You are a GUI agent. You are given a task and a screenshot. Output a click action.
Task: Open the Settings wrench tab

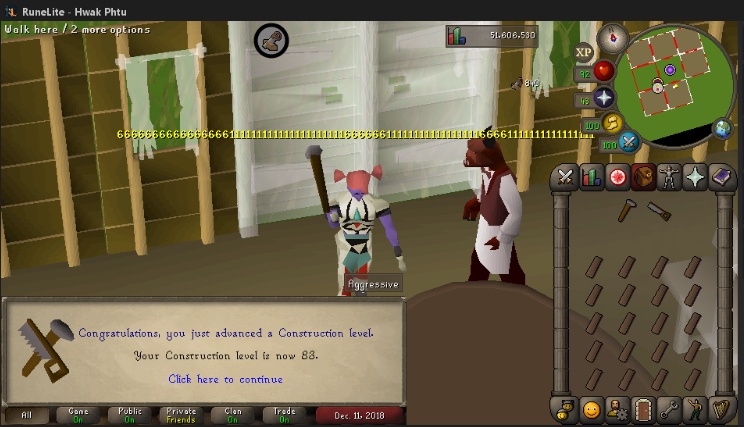tap(670, 410)
